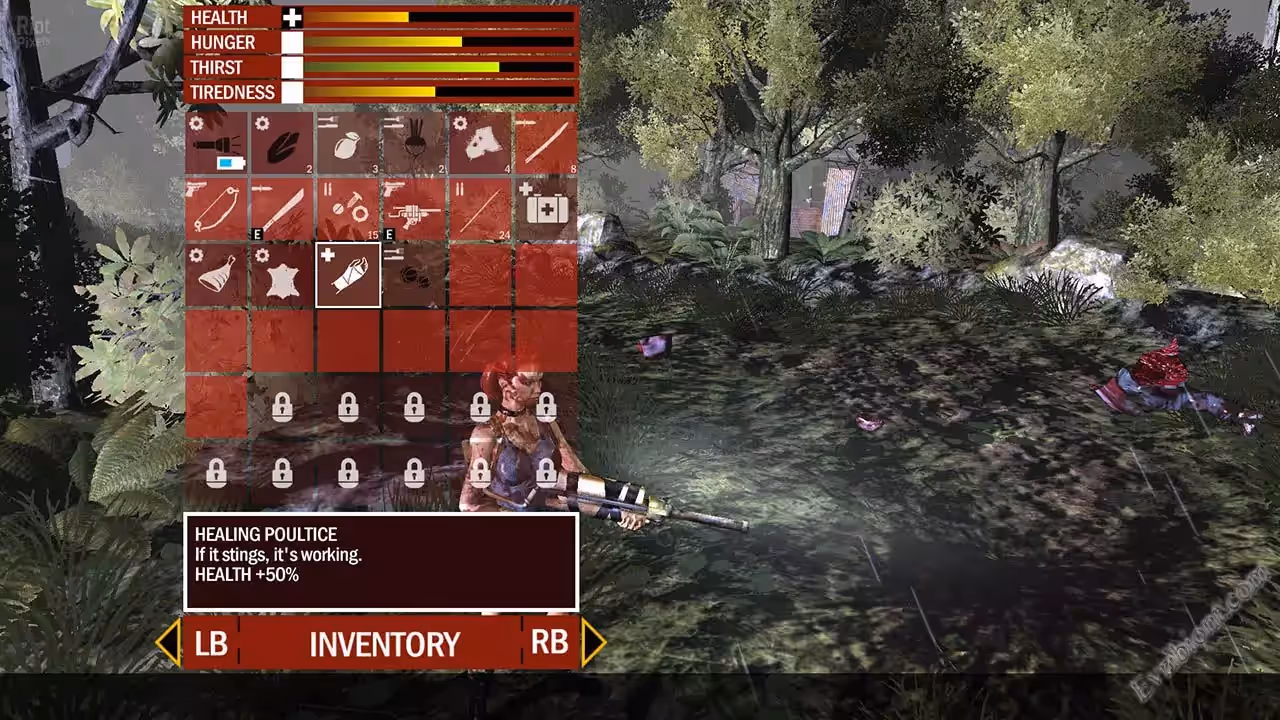Select the bow weapon slot
The image size is (1280, 720).
(x=216, y=209)
